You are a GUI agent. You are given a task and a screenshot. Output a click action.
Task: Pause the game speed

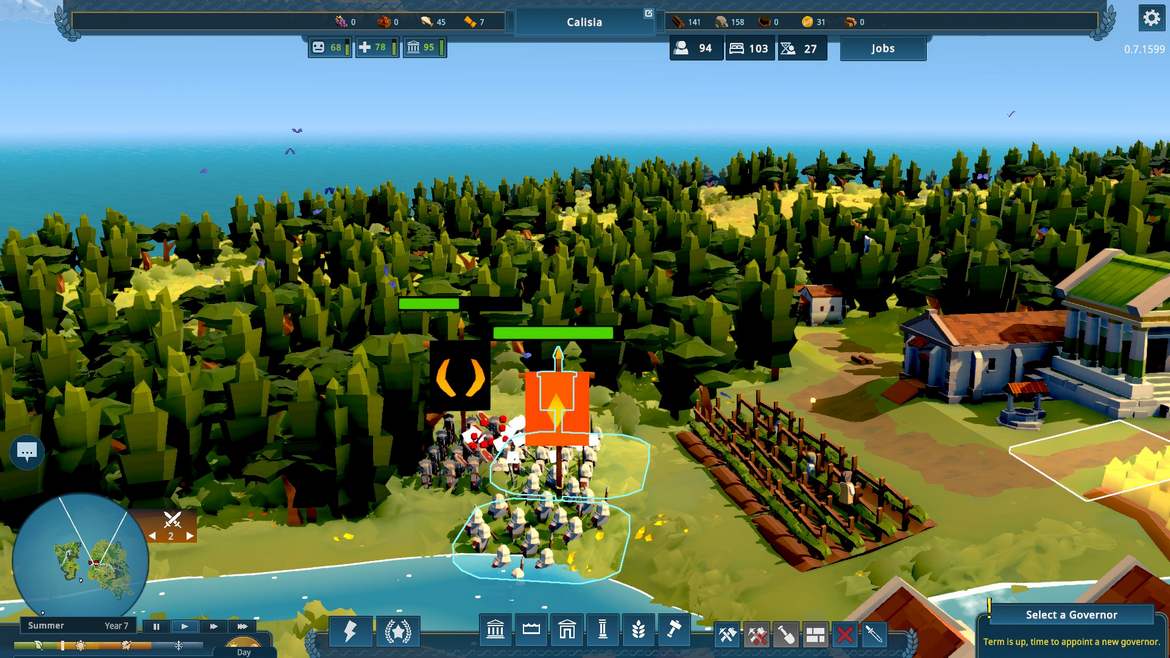coord(156,627)
